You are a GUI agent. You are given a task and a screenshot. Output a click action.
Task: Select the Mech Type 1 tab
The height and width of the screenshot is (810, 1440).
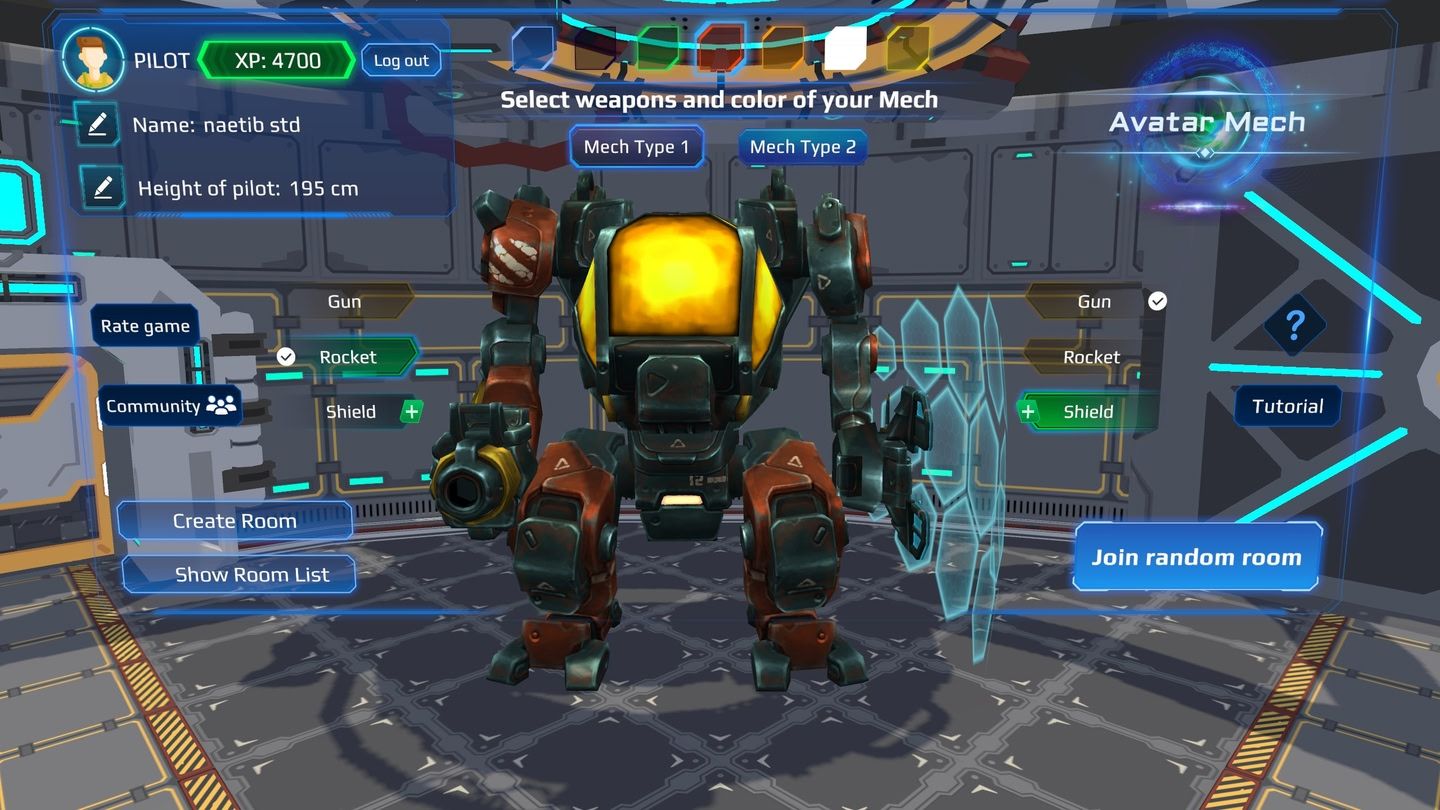click(x=637, y=146)
